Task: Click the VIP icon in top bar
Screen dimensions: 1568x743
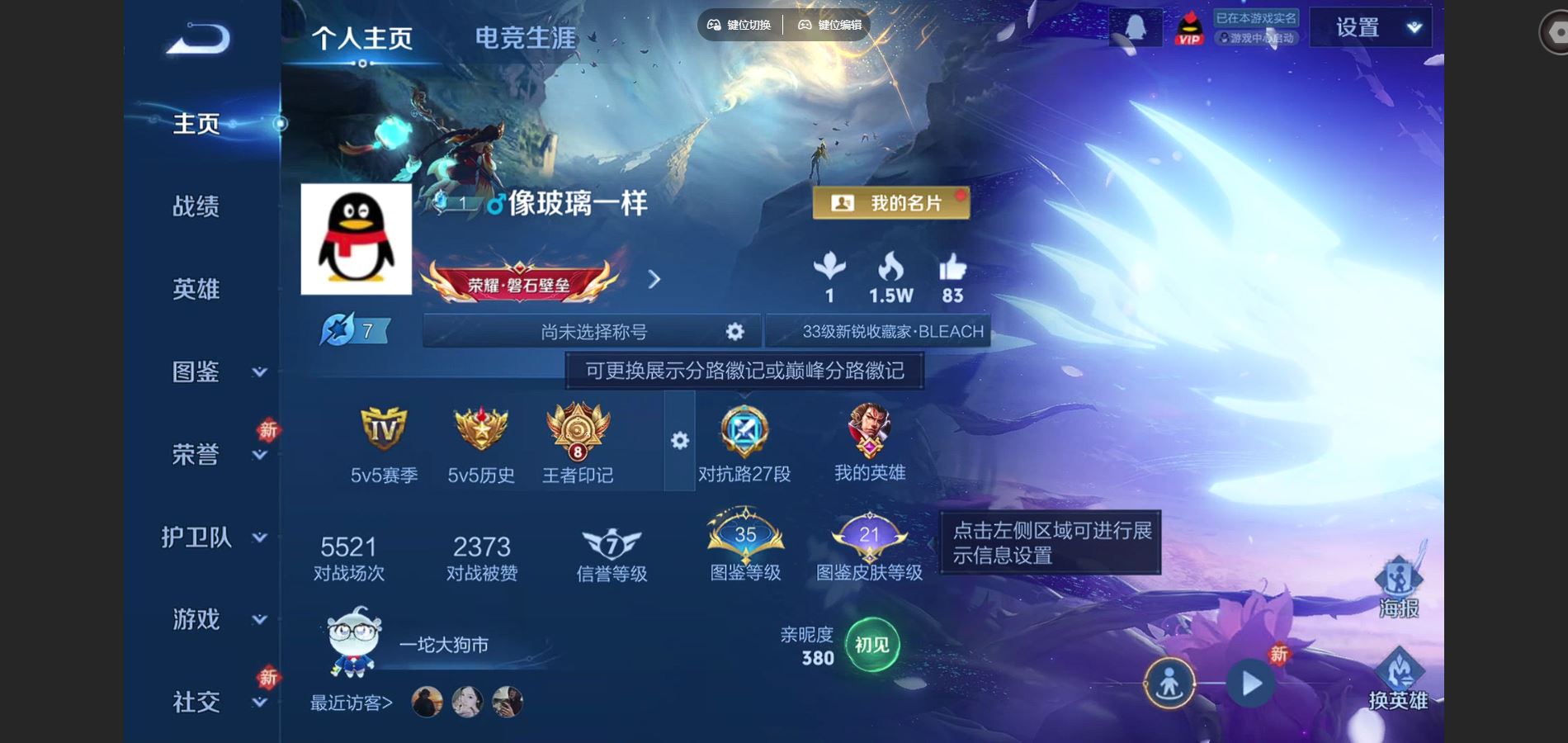Action: pyautogui.click(x=1188, y=27)
